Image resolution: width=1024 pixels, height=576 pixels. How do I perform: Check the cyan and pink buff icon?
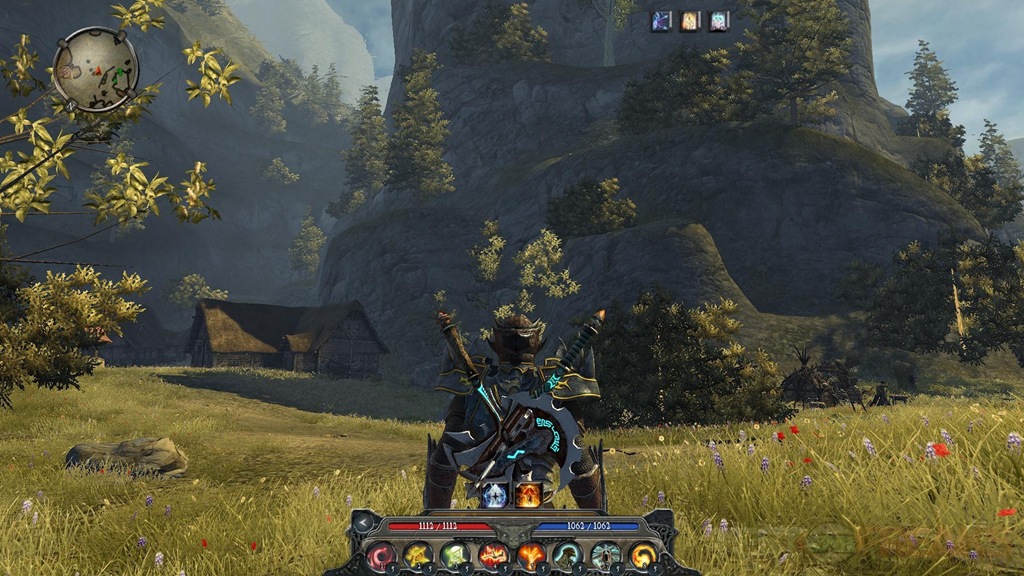pyautogui.click(x=719, y=21)
